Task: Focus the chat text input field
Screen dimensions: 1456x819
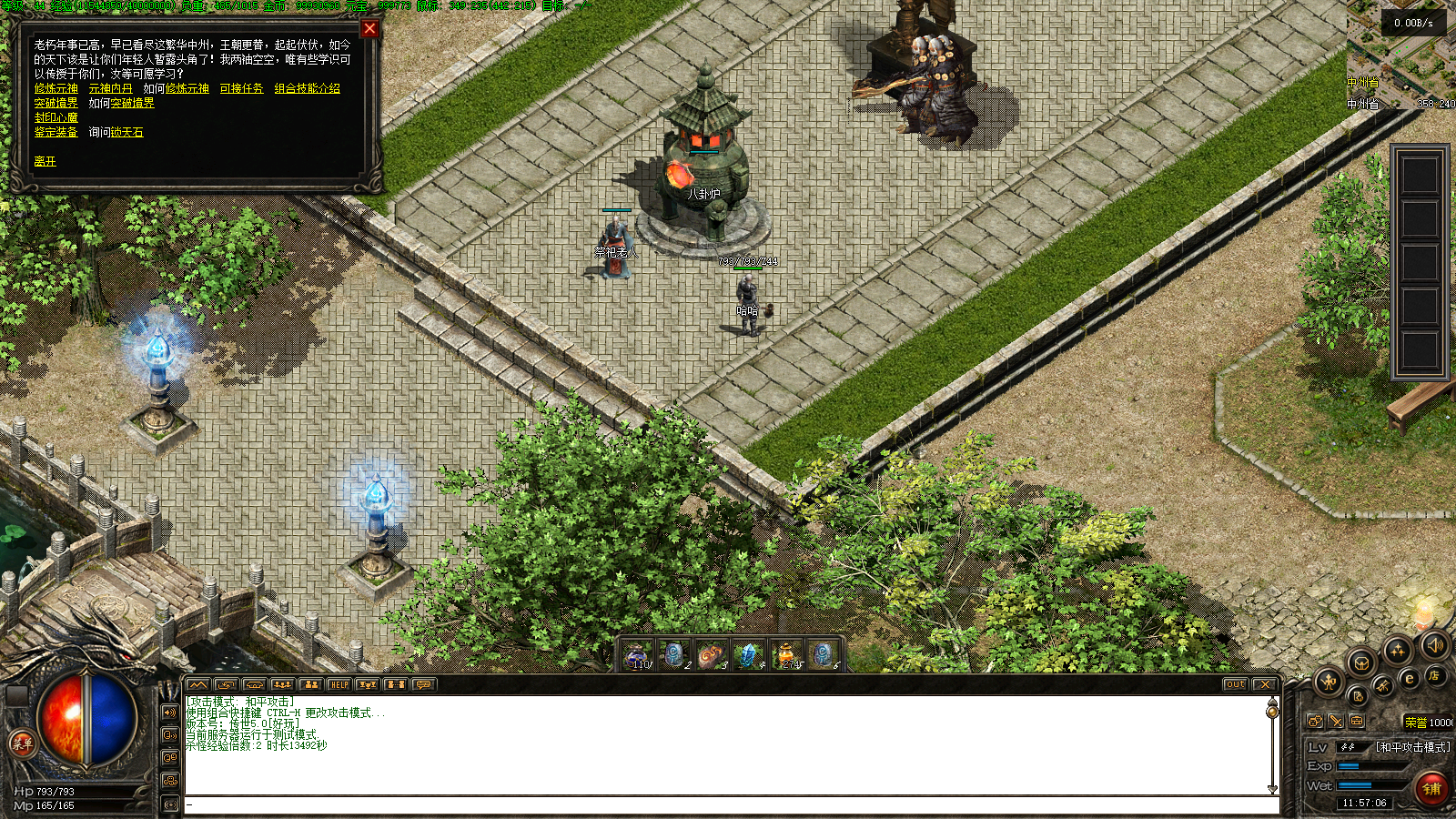Action: click(728, 804)
